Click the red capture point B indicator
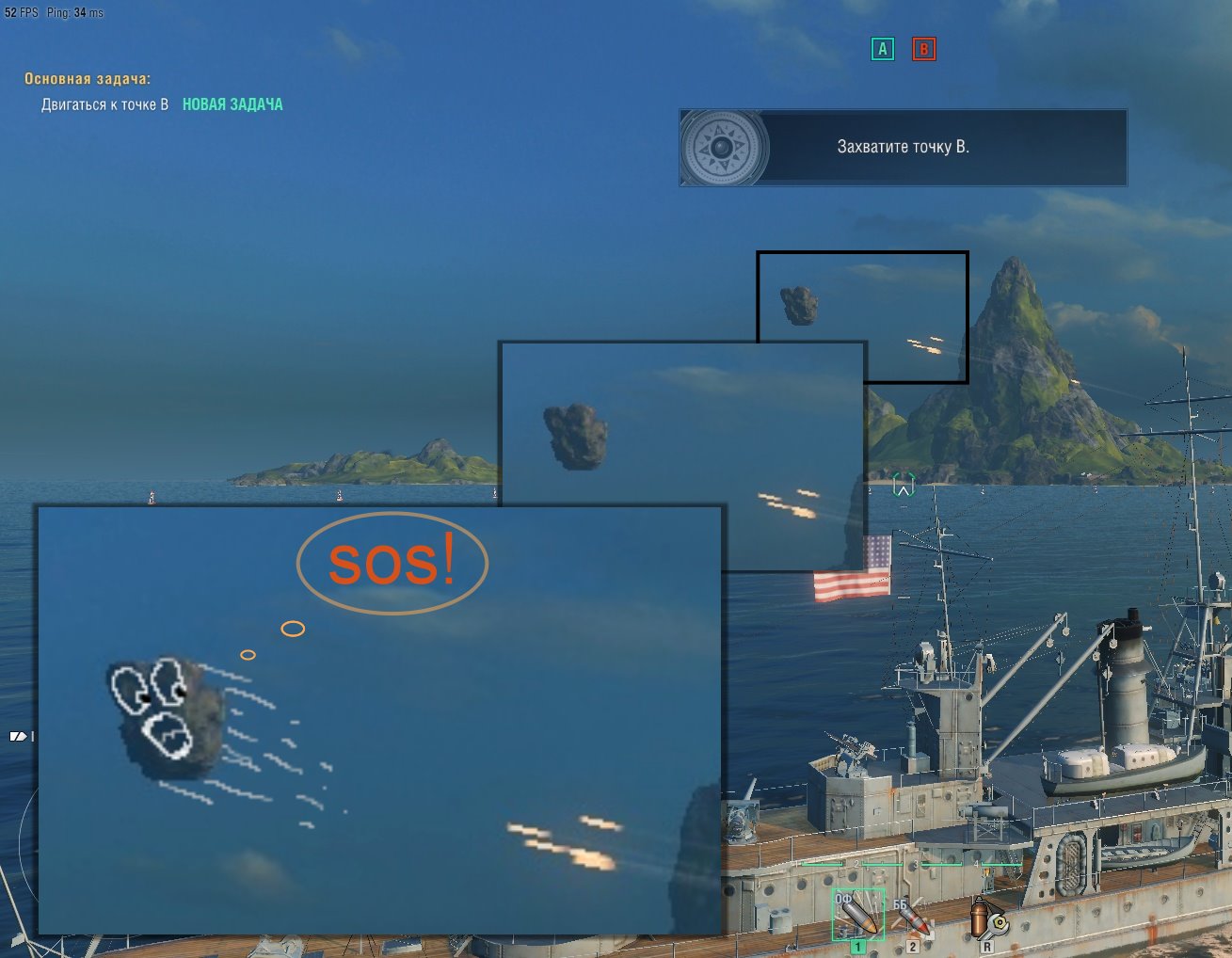Viewport: 1232px width, 958px height. click(x=923, y=49)
